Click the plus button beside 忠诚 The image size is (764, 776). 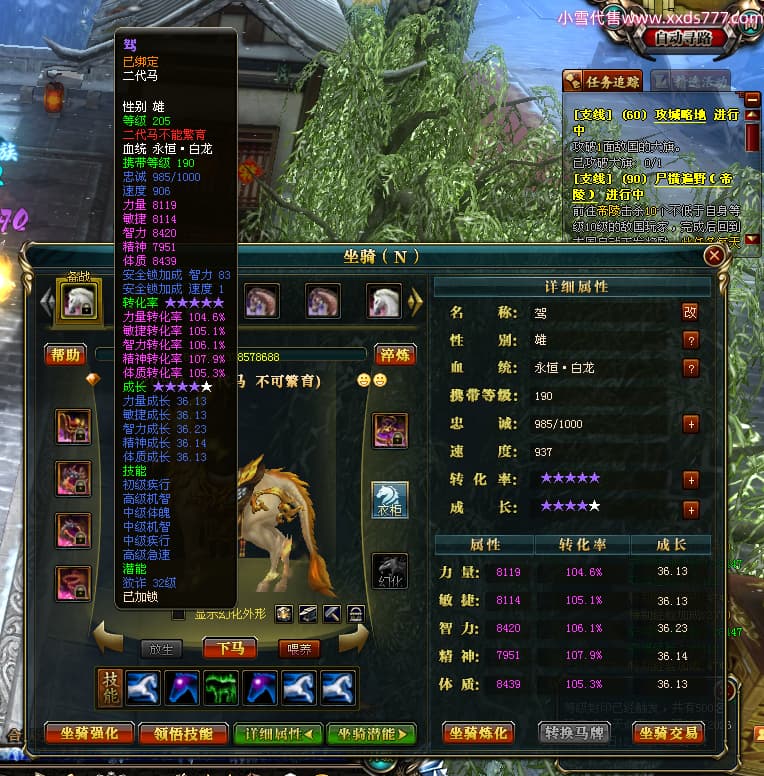690,424
